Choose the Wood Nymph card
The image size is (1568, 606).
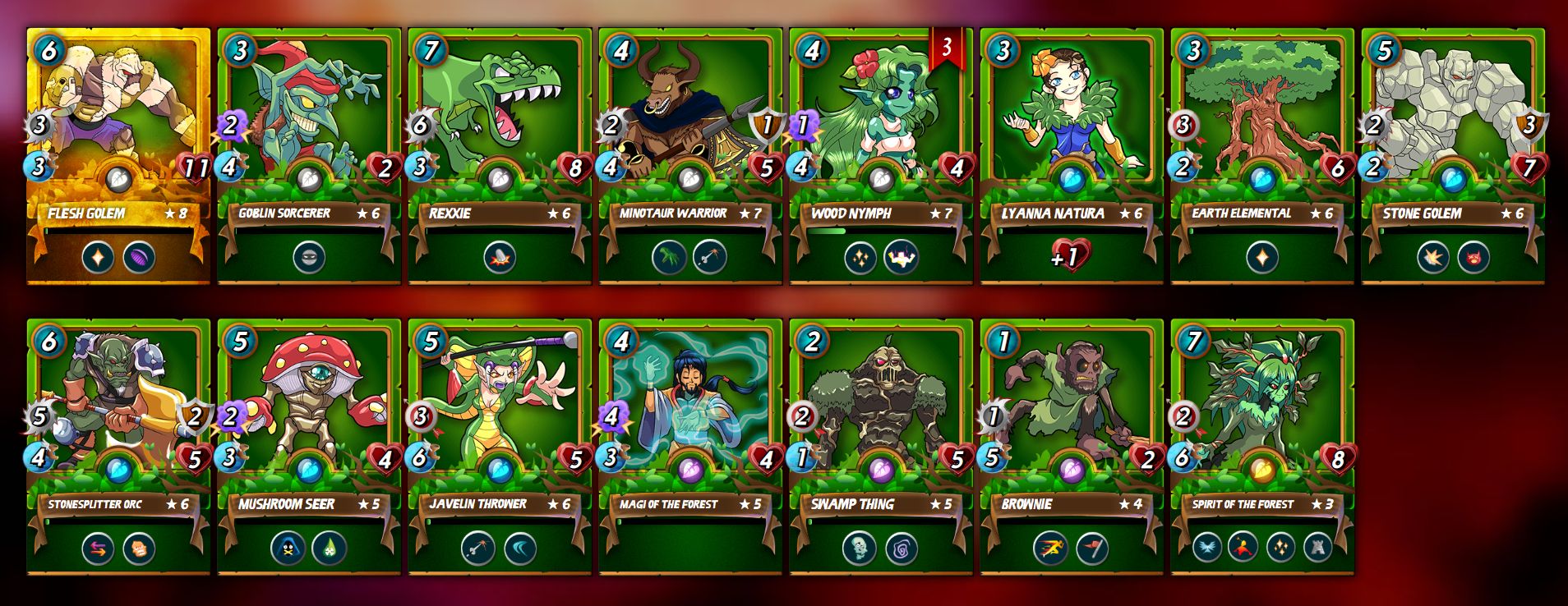(881, 156)
